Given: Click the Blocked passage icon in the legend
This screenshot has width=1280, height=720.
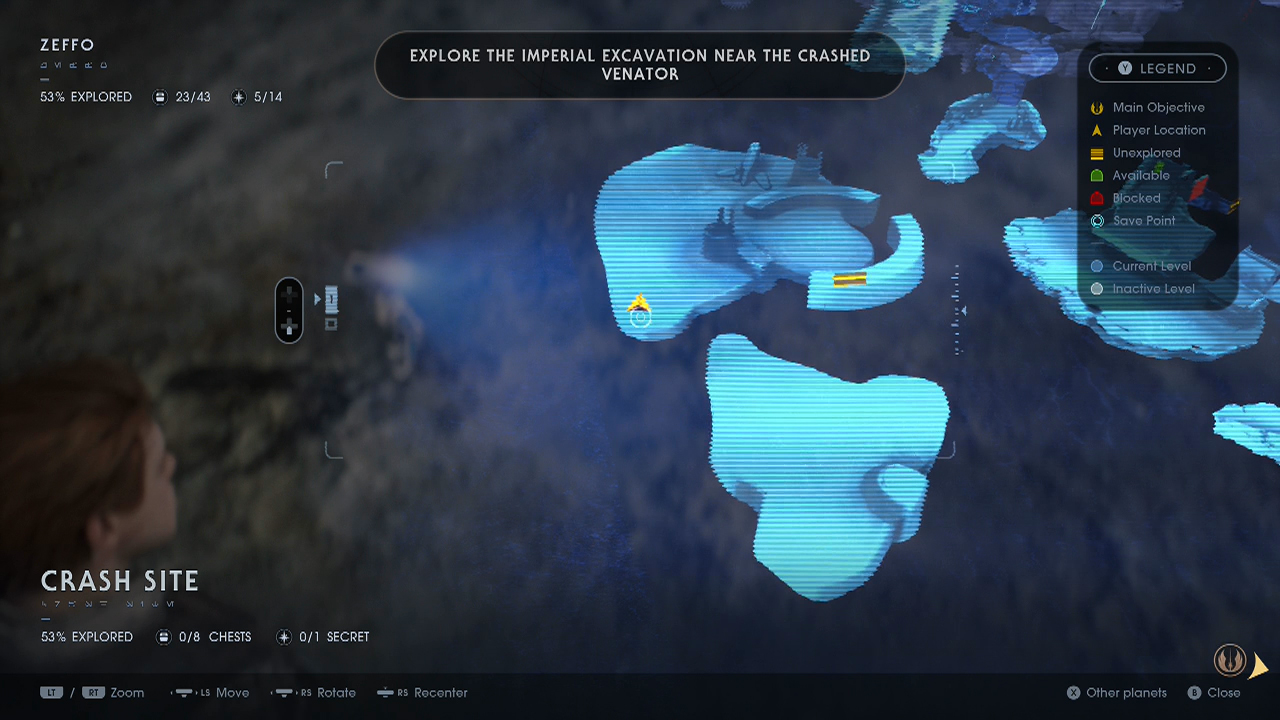Looking at the screenshot, I should pyautogui.click(x=1097, y=198).
